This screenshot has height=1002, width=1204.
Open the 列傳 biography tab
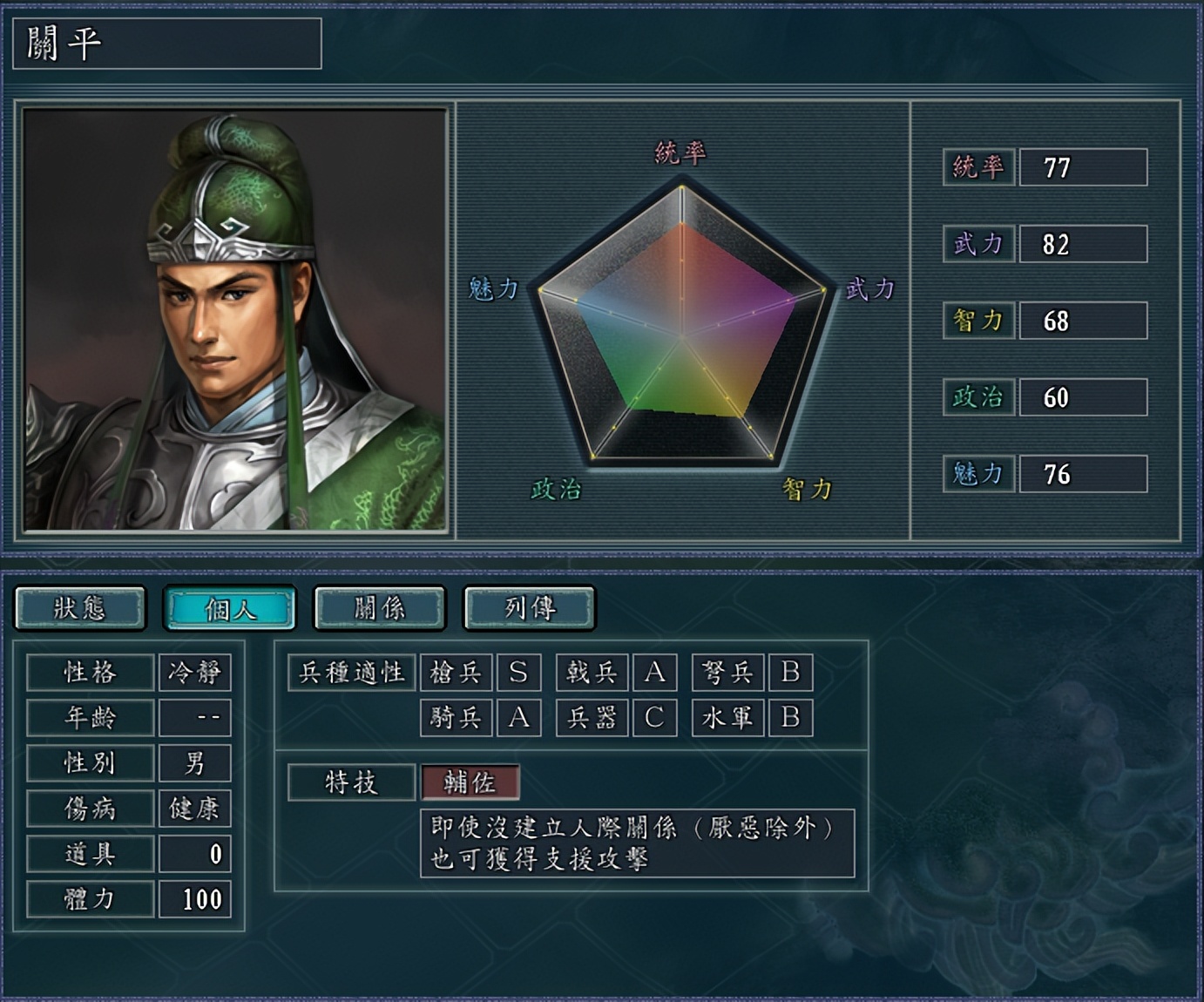point(528,608)
